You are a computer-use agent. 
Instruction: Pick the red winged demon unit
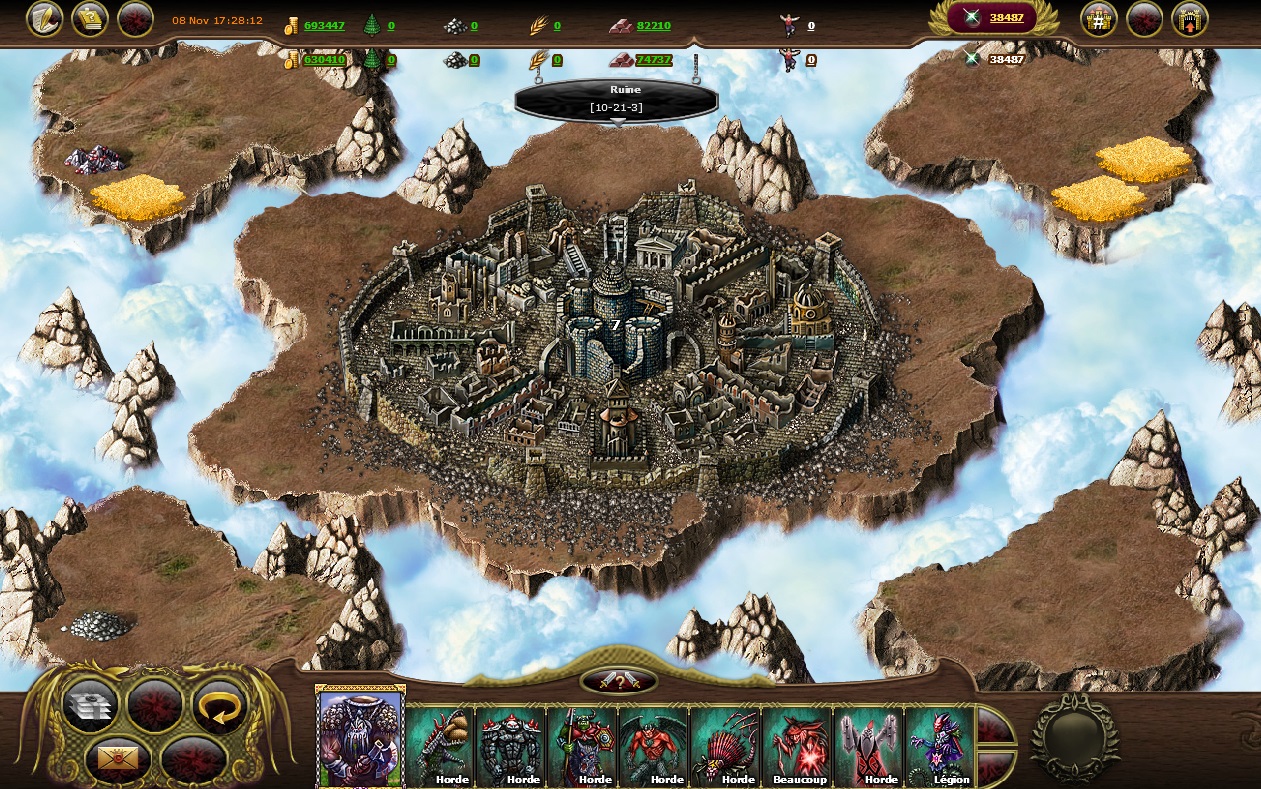(654, 747)
